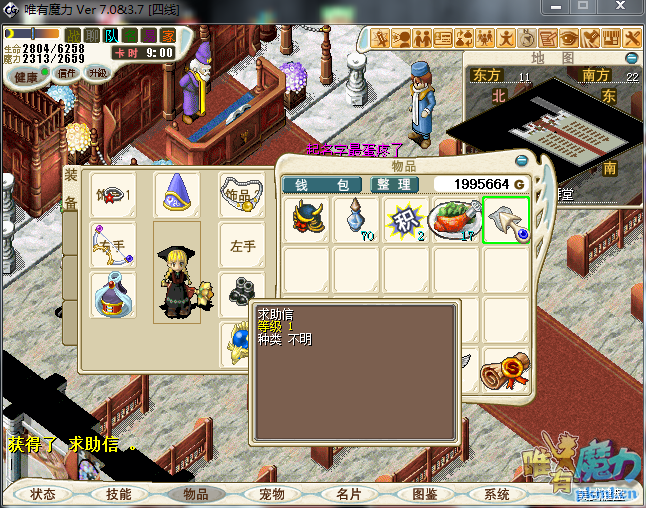Show the 名片 name card tab
The width and height of the screenshot is (646, 508).
[348, 494]
